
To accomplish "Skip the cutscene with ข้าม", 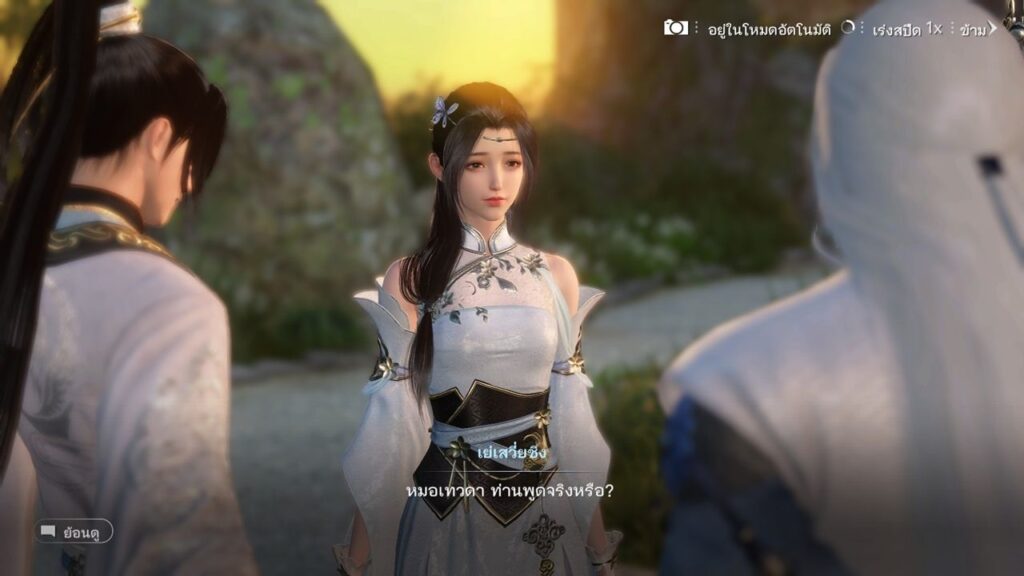I will (976, 29).
